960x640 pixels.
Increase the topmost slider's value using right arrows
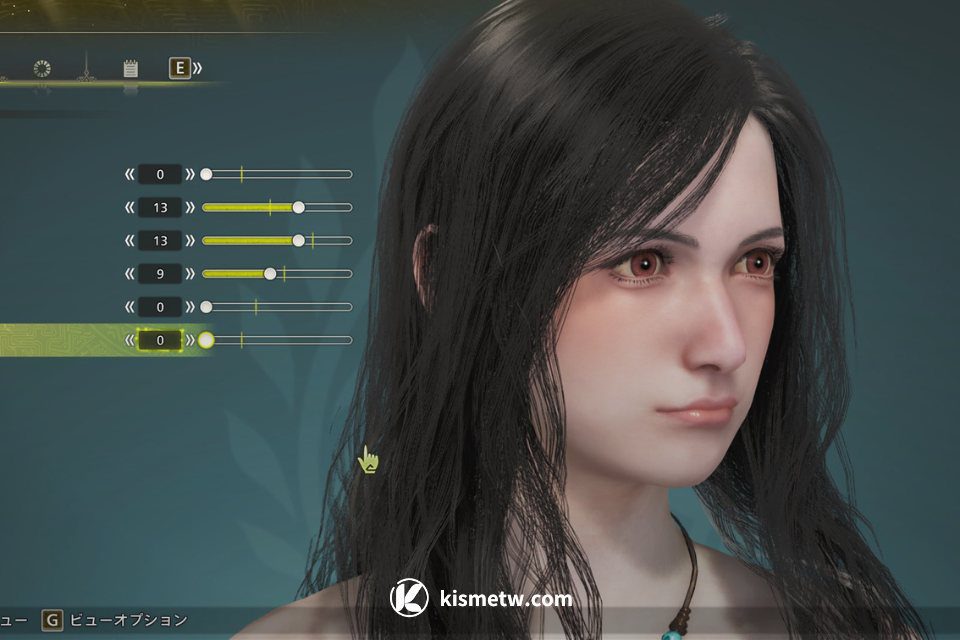191,174
